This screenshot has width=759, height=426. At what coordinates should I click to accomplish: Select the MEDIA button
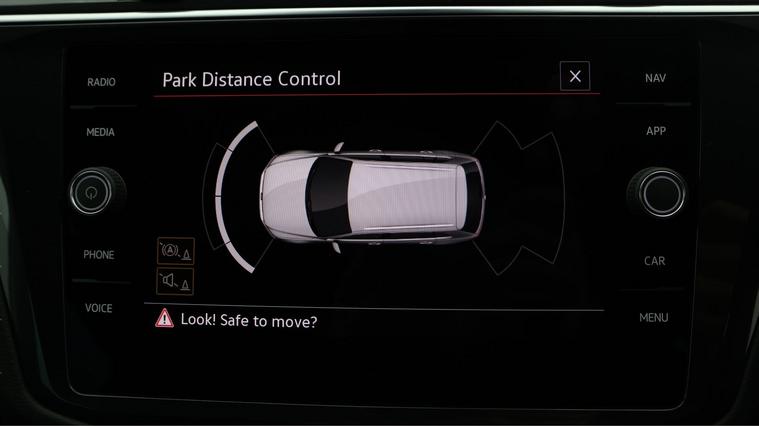100,132
